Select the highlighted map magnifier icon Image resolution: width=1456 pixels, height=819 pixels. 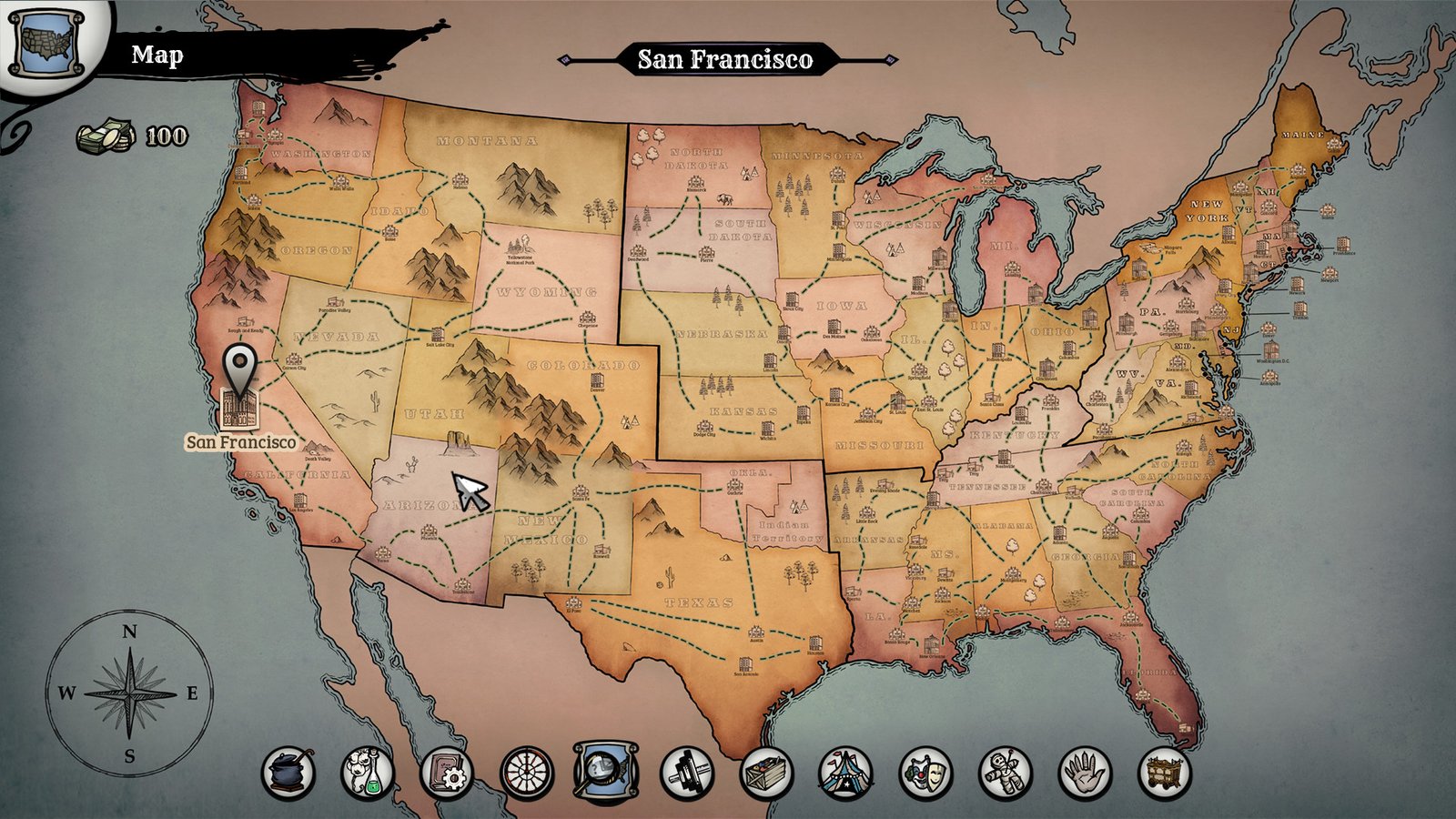[606, 772]
